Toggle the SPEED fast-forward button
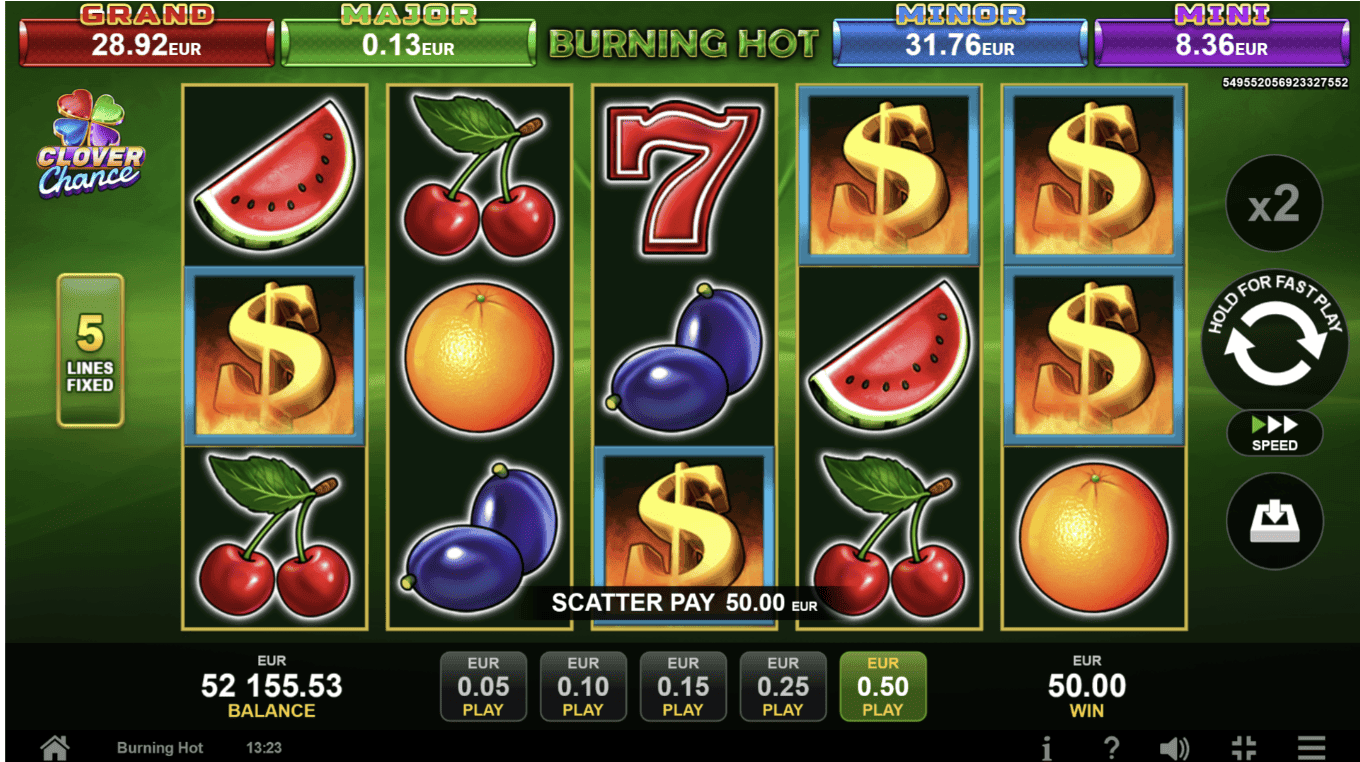1360x762 pixels. [1274, 433]
